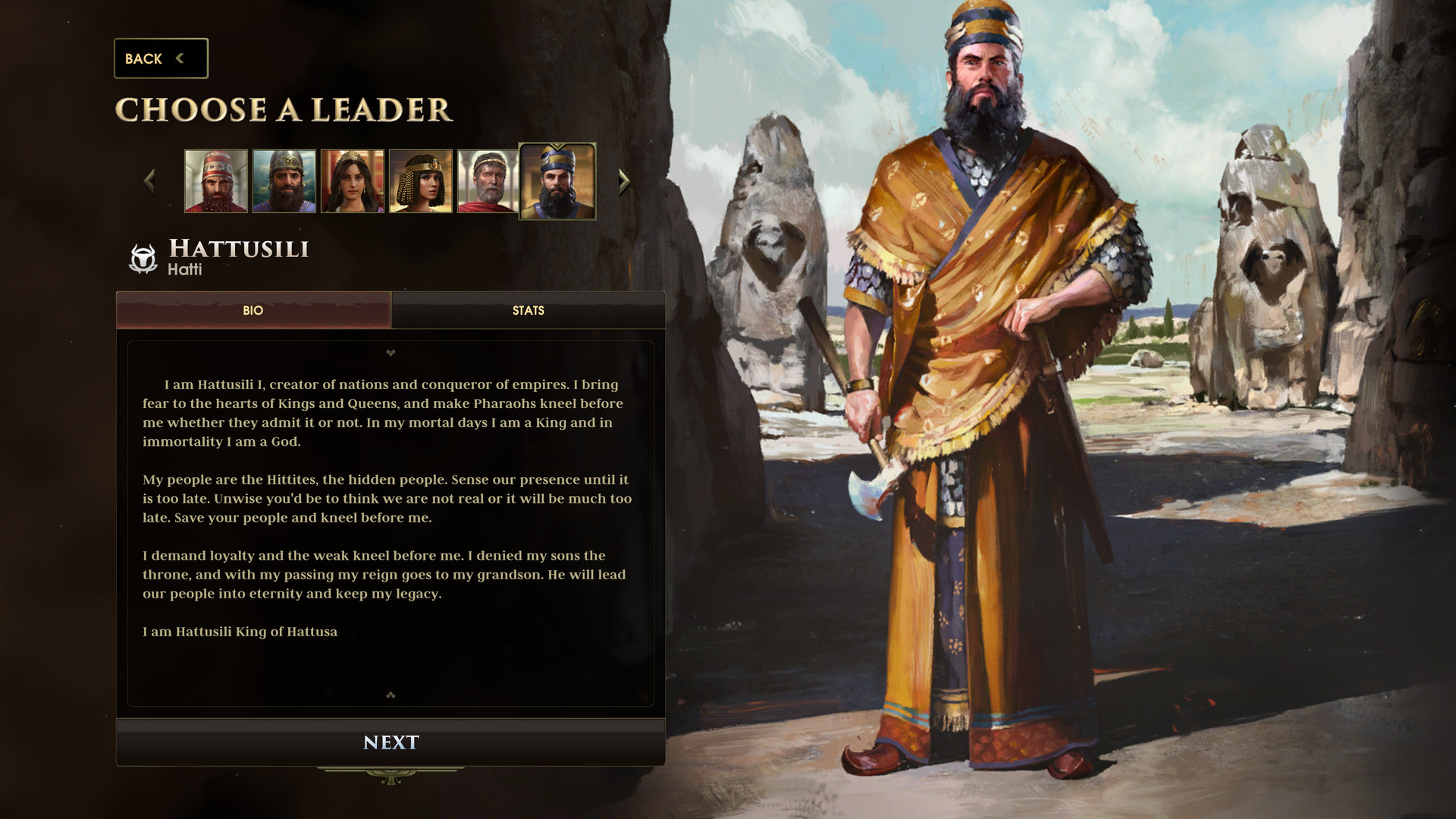Click the chevron icon inside the Back button
This screenshot has width=1456, height=819.
point(180,58)
